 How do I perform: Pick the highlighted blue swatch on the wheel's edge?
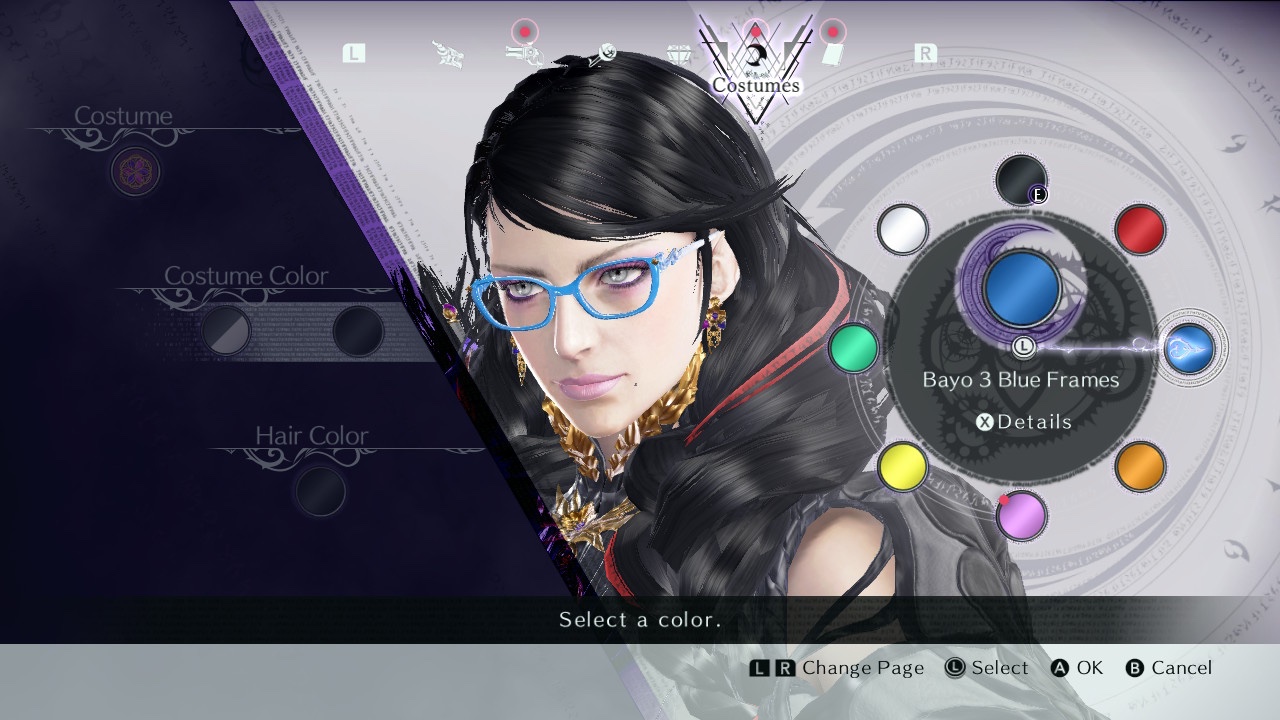coord(1190,348)
